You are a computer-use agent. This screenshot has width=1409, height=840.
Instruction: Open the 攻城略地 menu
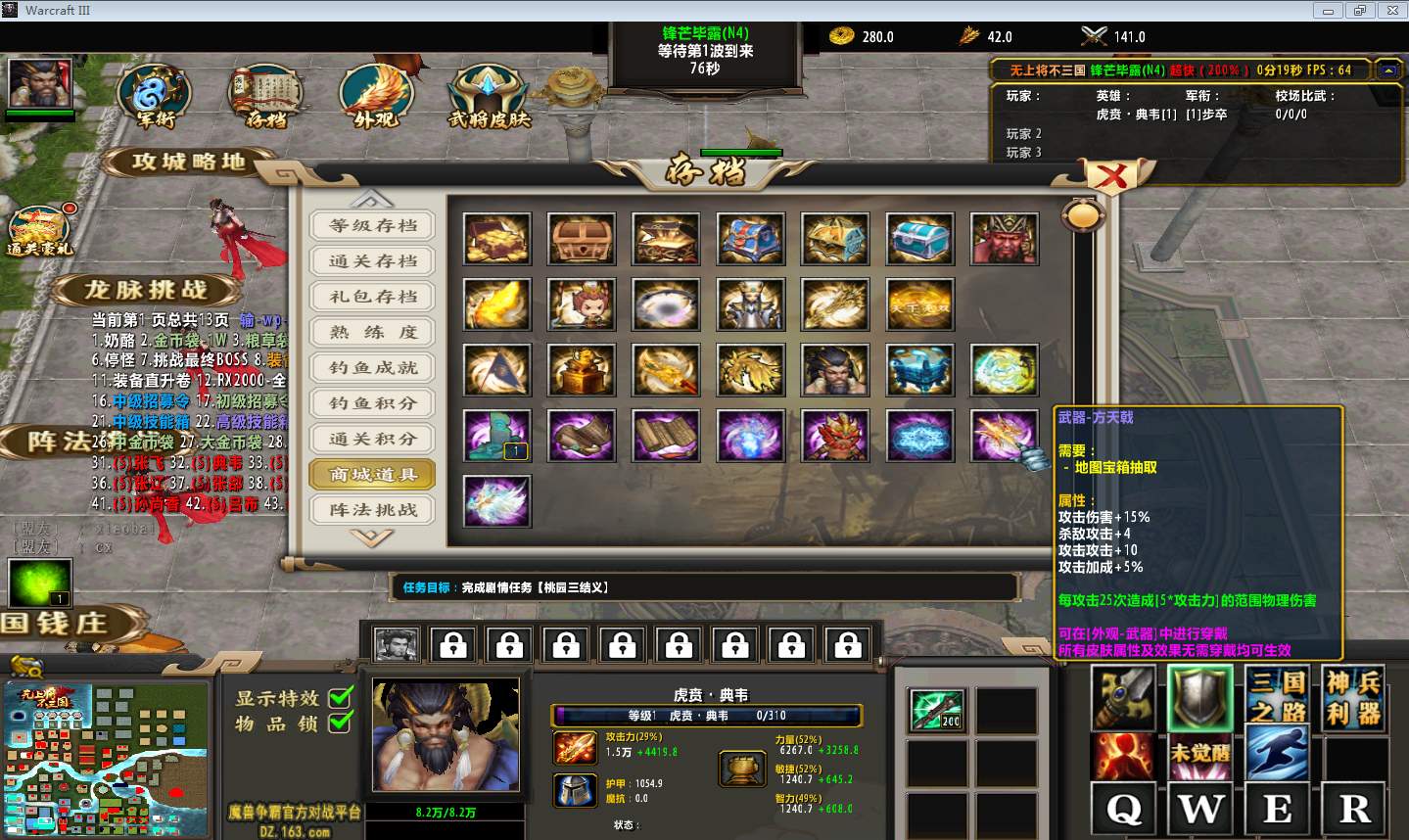pos(188,162)
